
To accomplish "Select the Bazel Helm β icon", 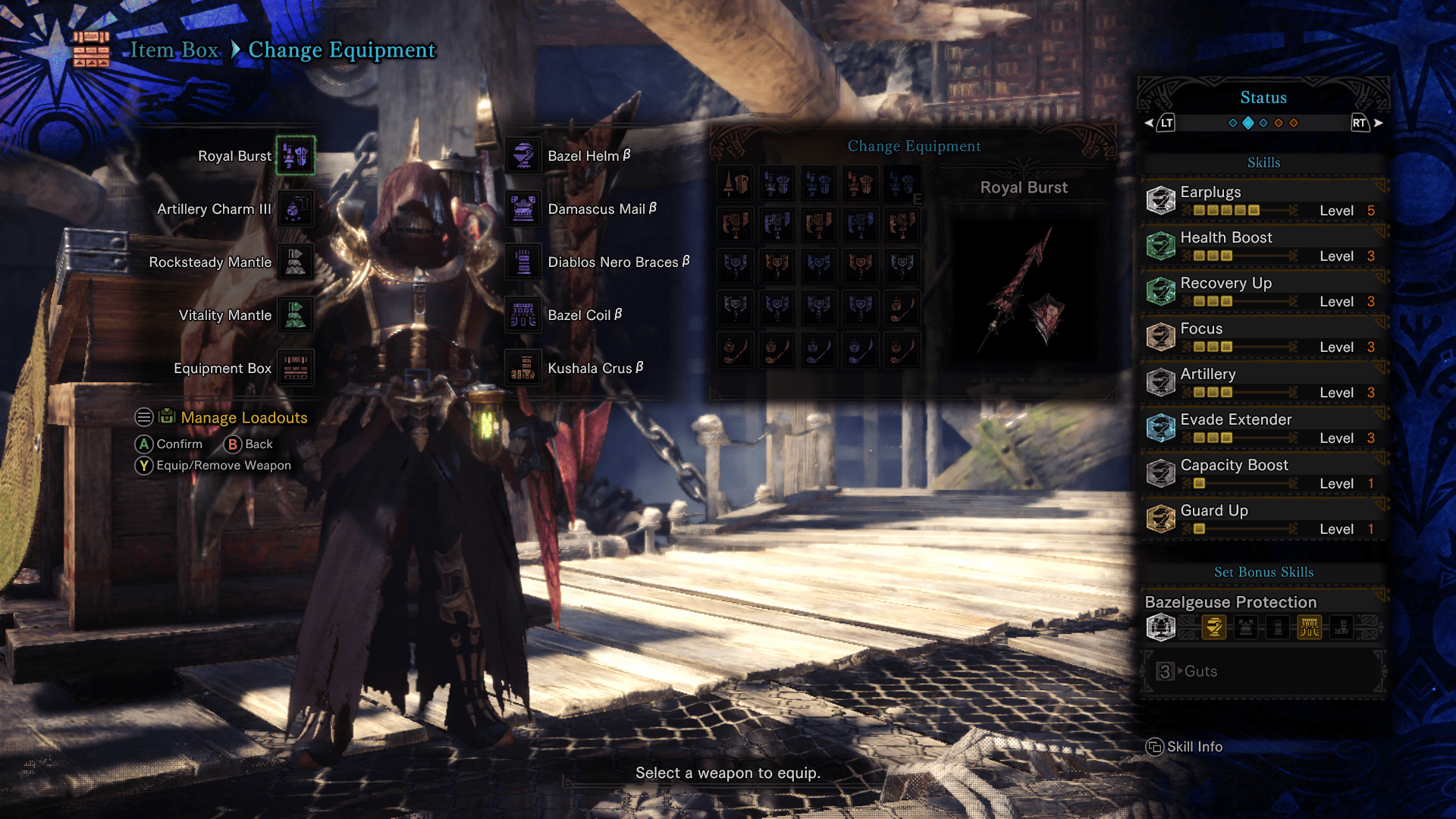I will coord(522,155).
